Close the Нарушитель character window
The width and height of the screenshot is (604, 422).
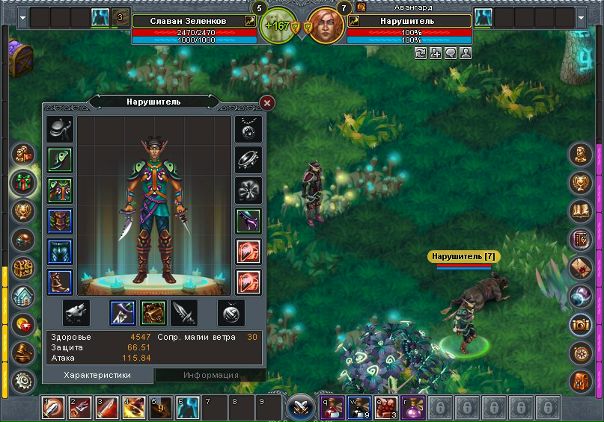click(266, 102)
